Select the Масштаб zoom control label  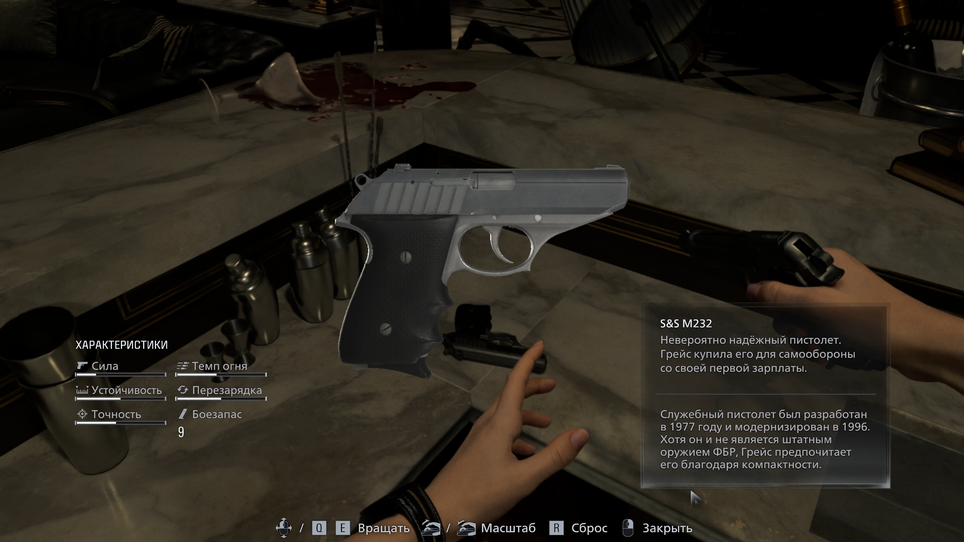508,528
